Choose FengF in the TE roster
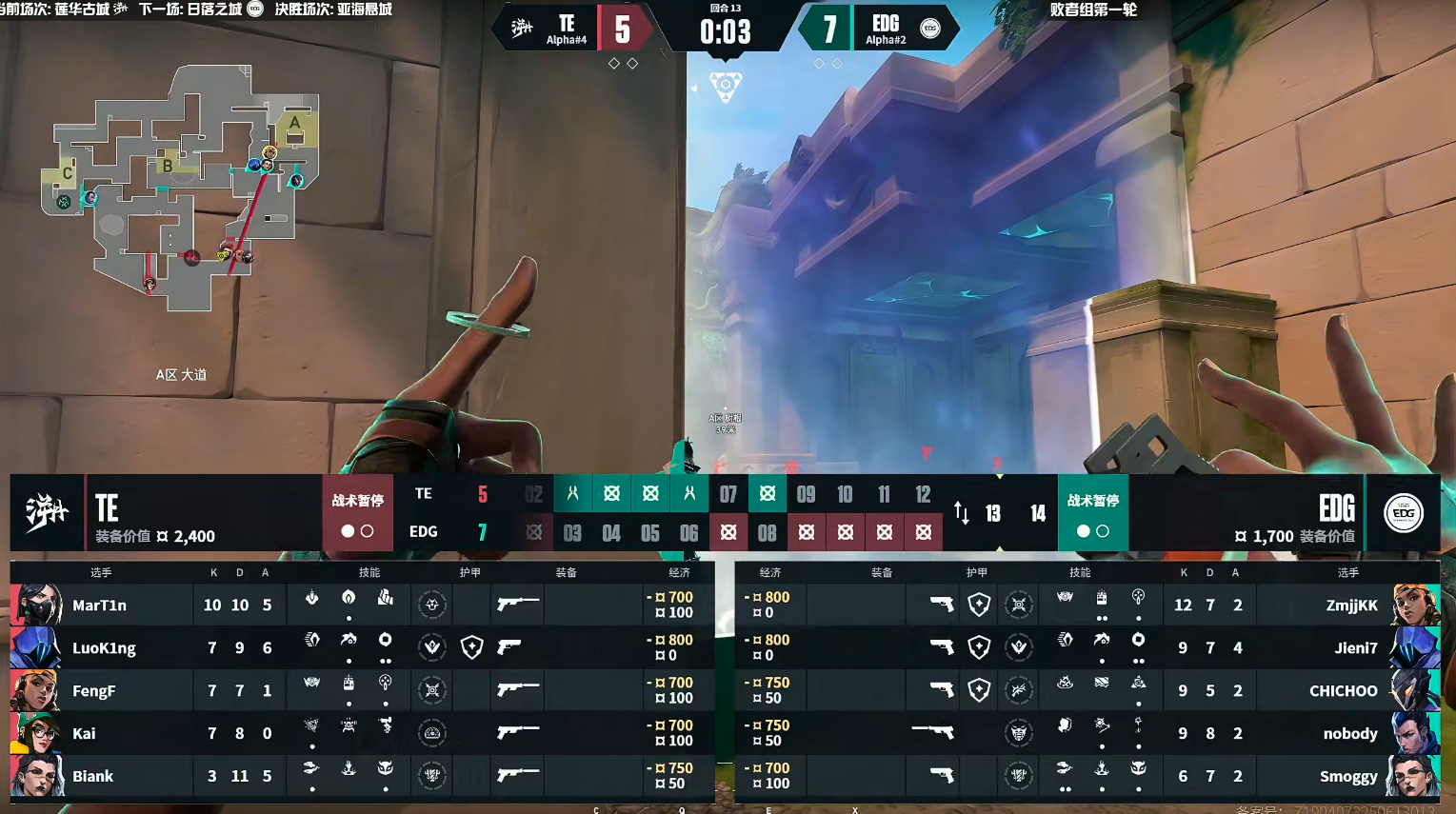The width and height of the screenshot is (1456, 814). coord(93,691)
